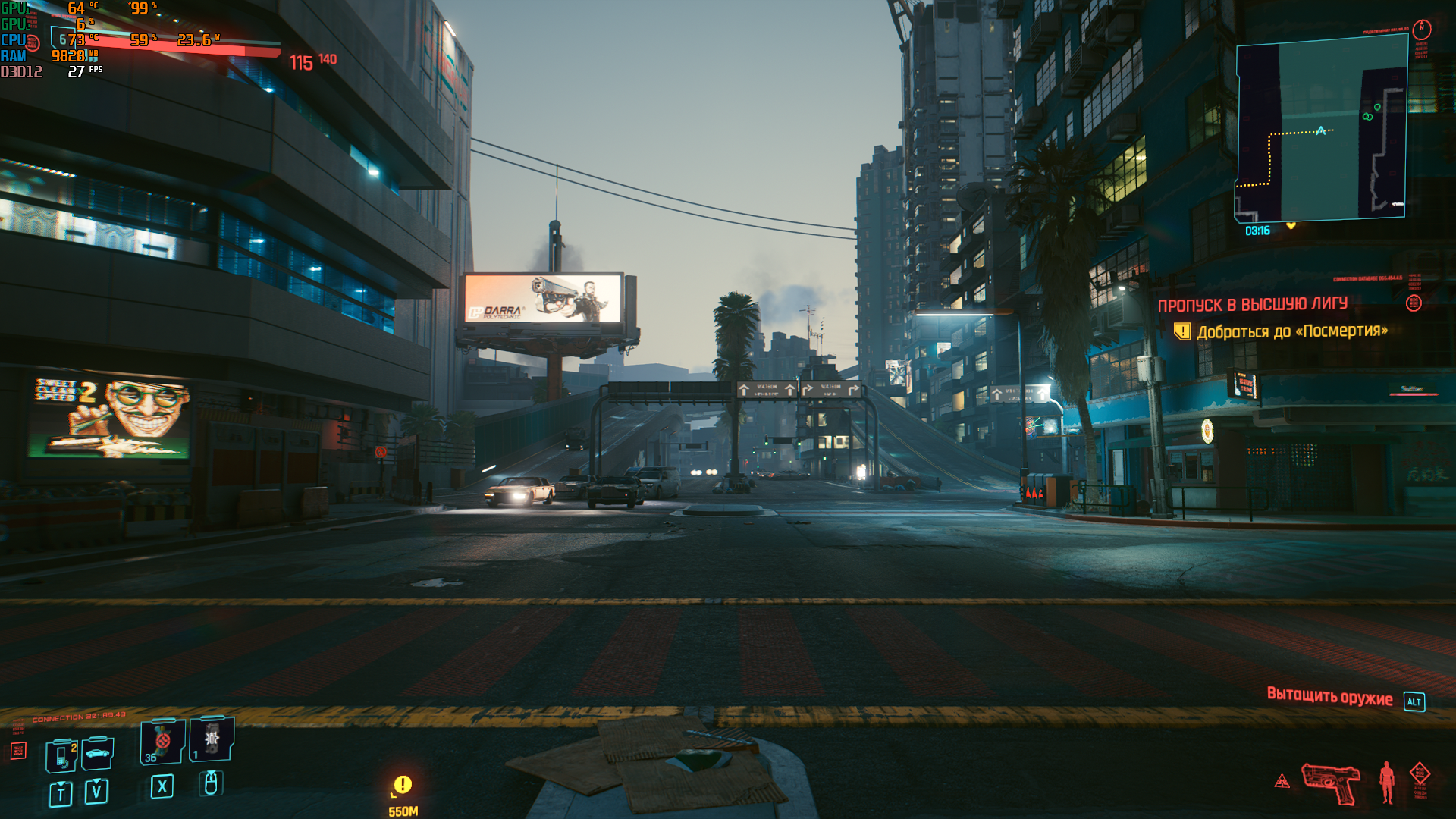The image size is (1456, 819).
Task: Open the tracked quest title «ПРОПУСК В ВЫСШУЮ ЛИГУ»
Action: click(1252, 305)
